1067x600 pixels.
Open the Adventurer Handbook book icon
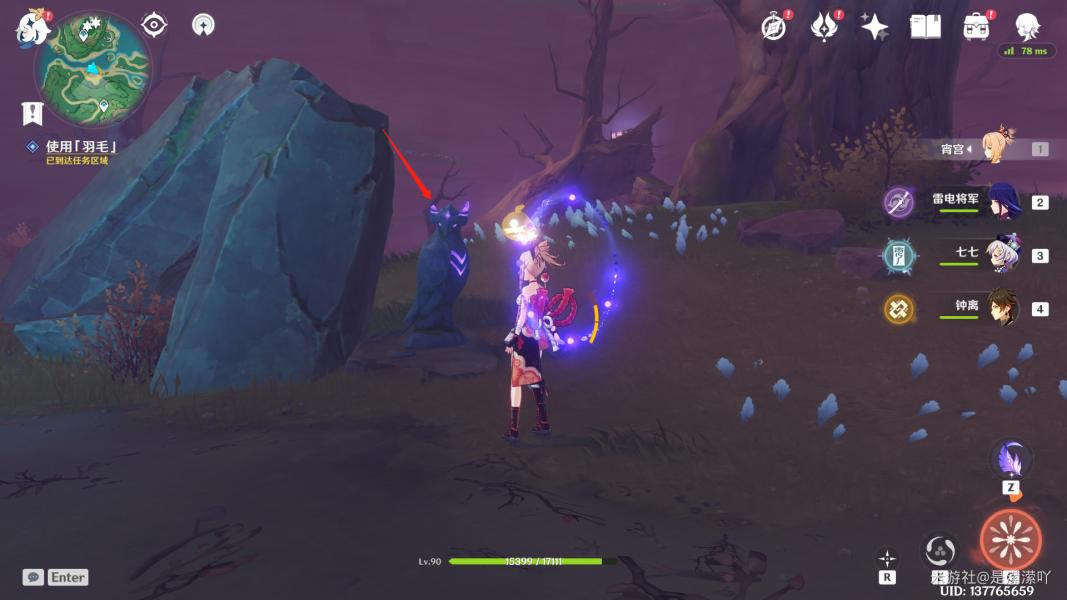pos(925,27)
